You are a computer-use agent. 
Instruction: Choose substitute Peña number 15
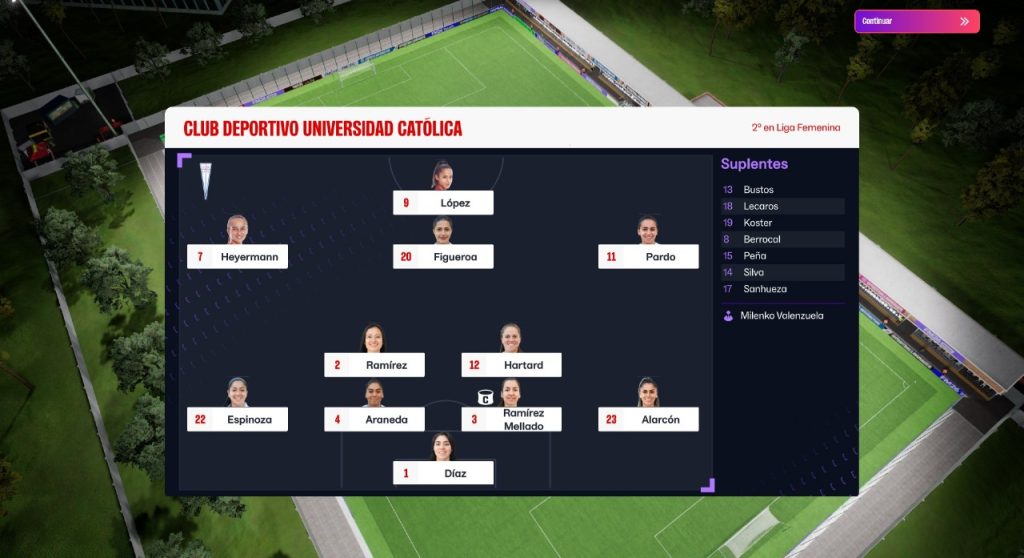[x=782, y=256]
